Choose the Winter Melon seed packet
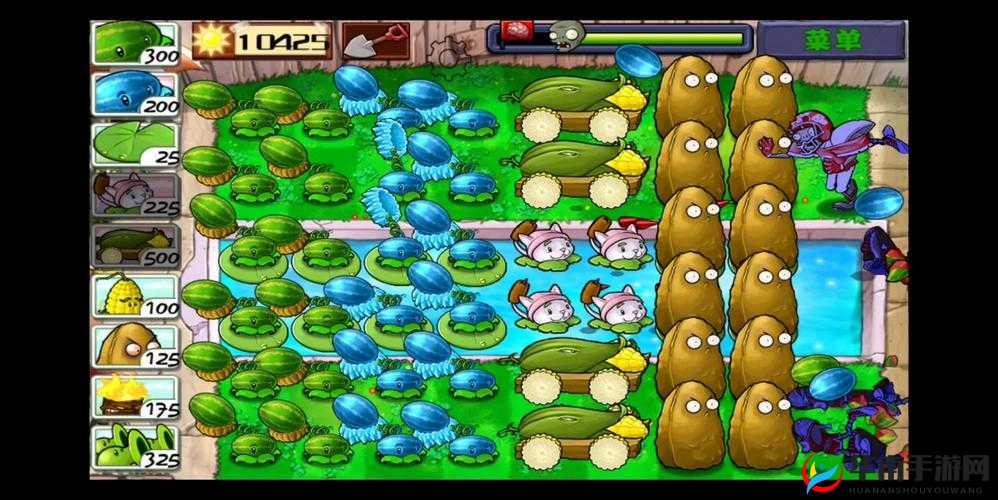Viewport: 998px width, 500px height. click(x=135, y=94)
